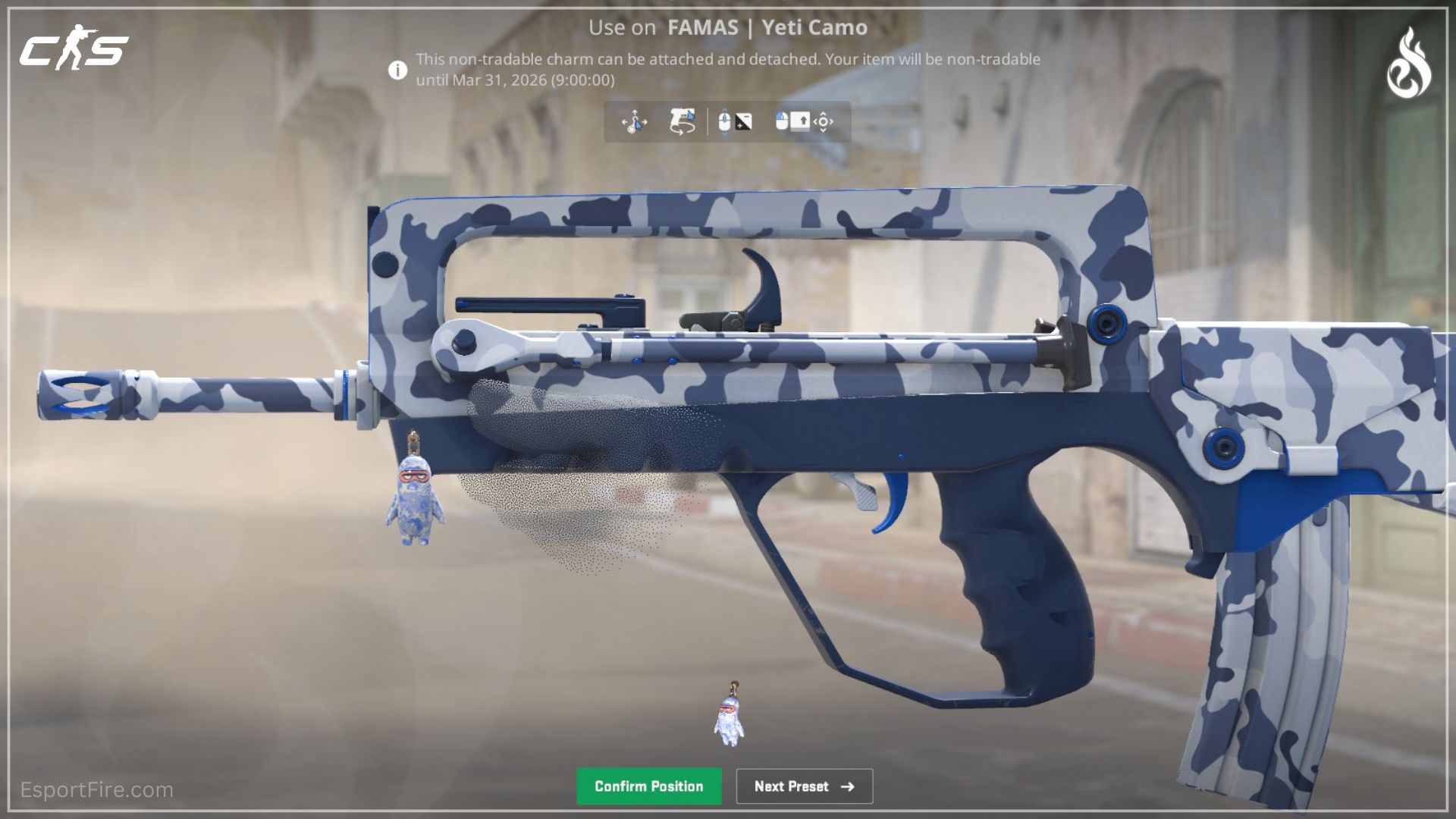
Task: Click the non-tradable charm notice text
Action: pos(726,68)
